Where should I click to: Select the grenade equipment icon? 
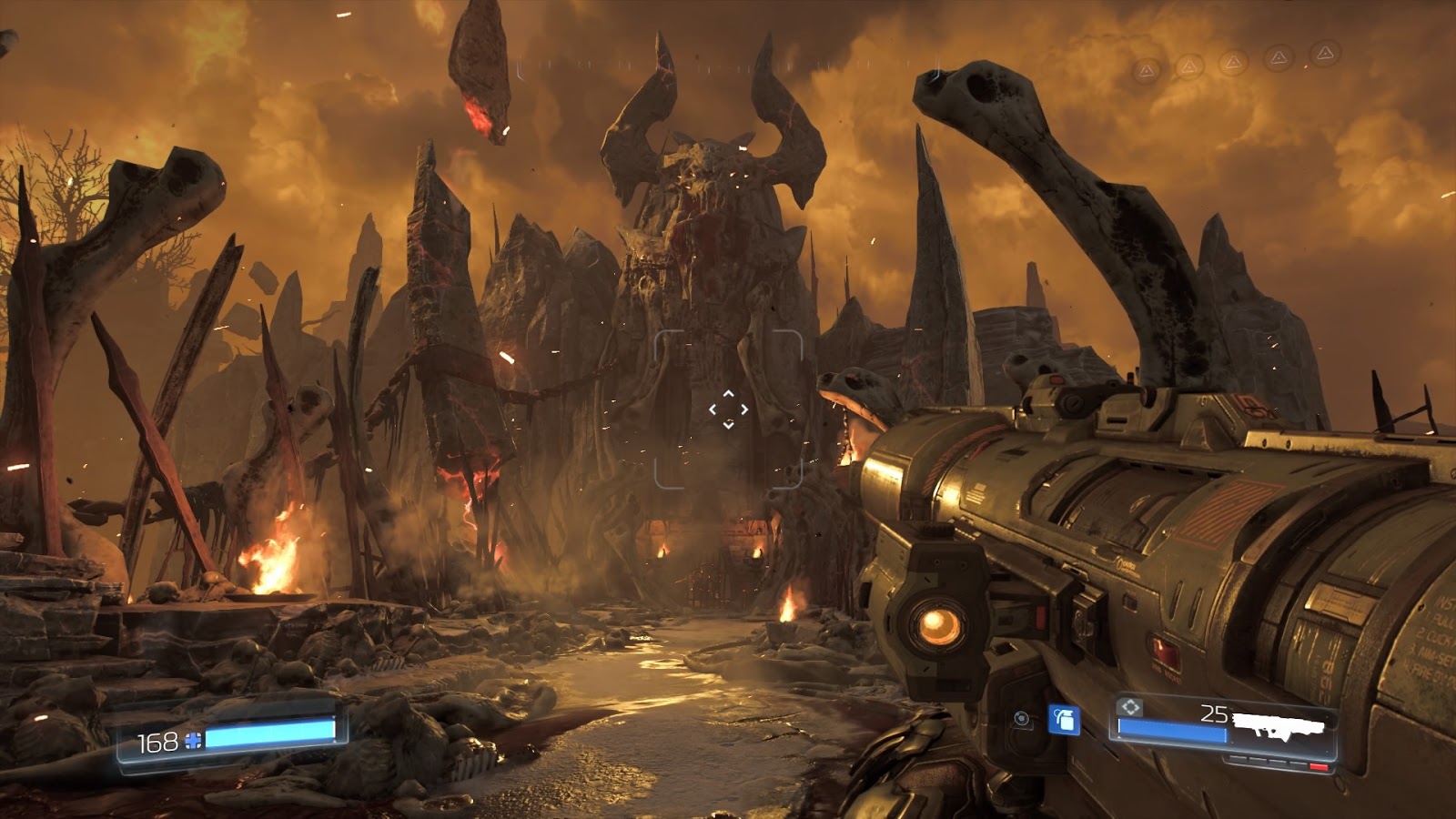(1063, 721)
